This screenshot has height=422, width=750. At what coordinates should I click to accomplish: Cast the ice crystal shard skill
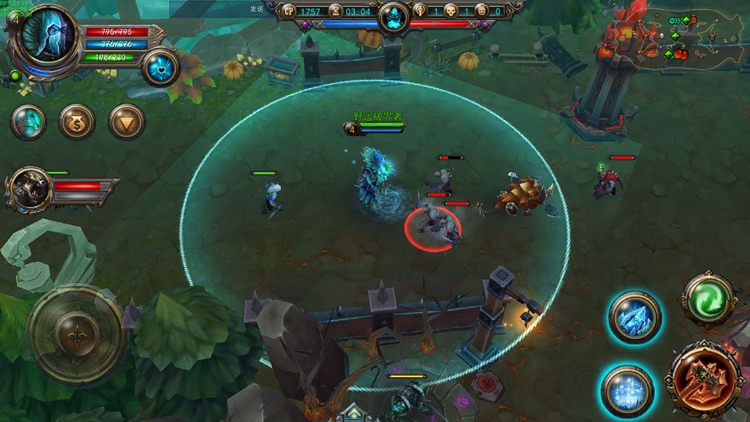pos(634,318)
